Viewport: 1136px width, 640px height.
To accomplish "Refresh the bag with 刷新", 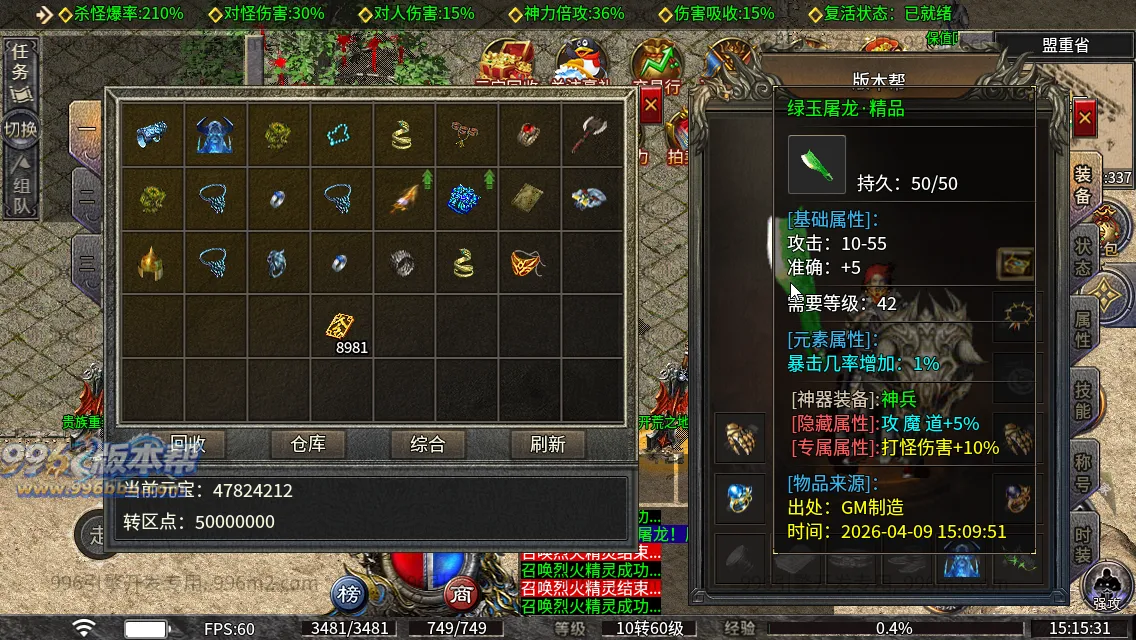I will click(x=548, y=443).
